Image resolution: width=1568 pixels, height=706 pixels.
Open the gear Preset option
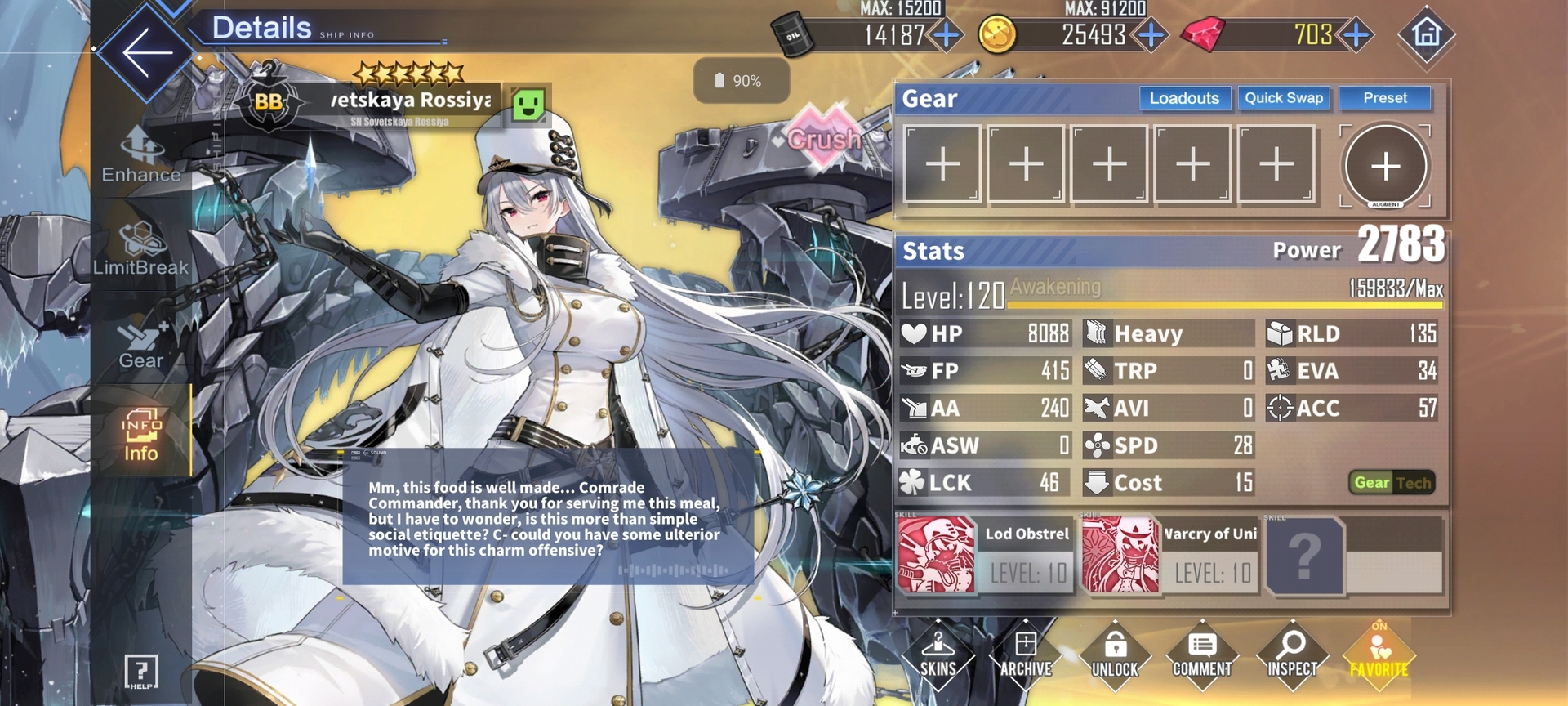[1384, 99]
